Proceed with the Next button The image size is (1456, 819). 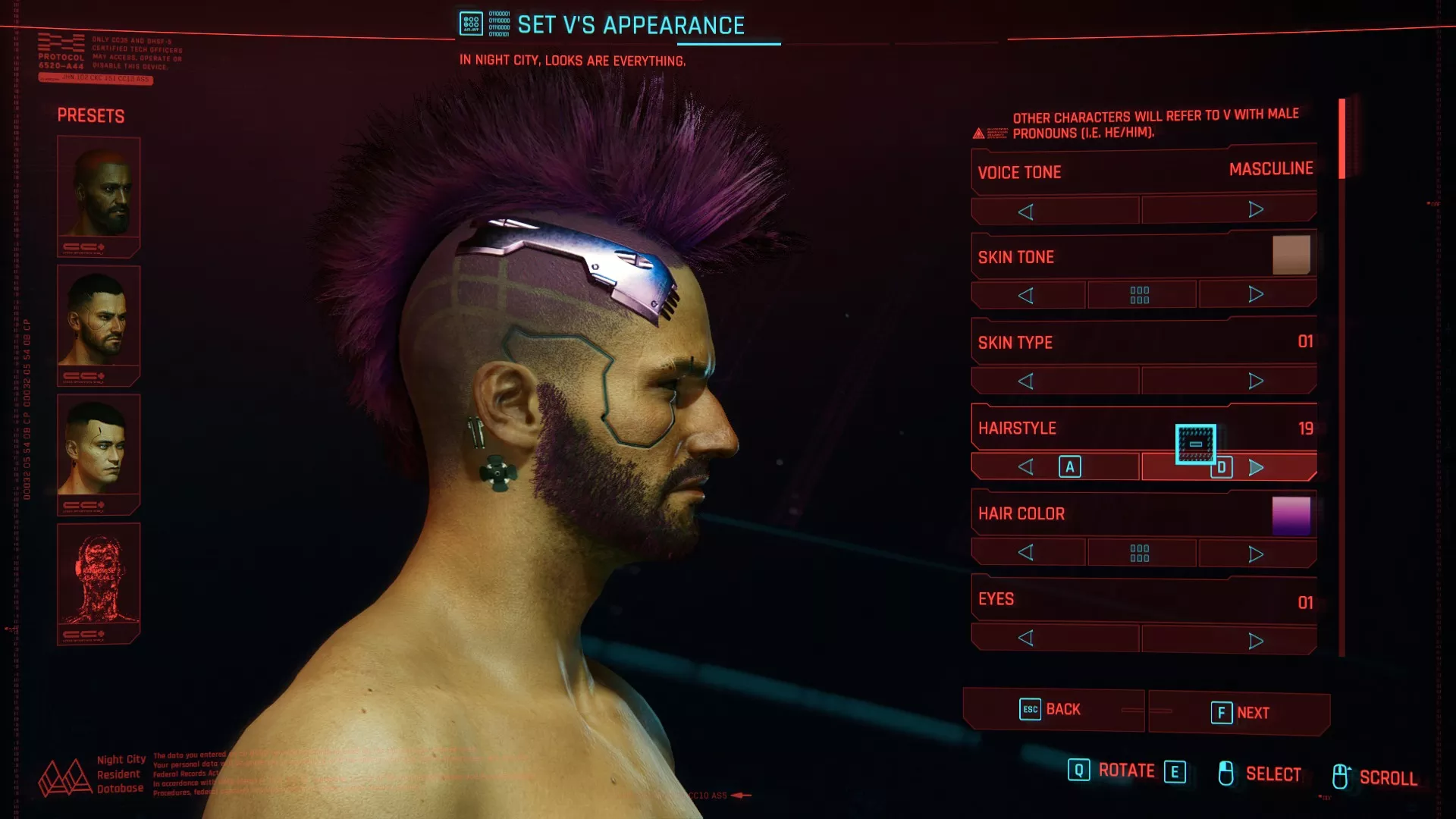point(1239,713)
